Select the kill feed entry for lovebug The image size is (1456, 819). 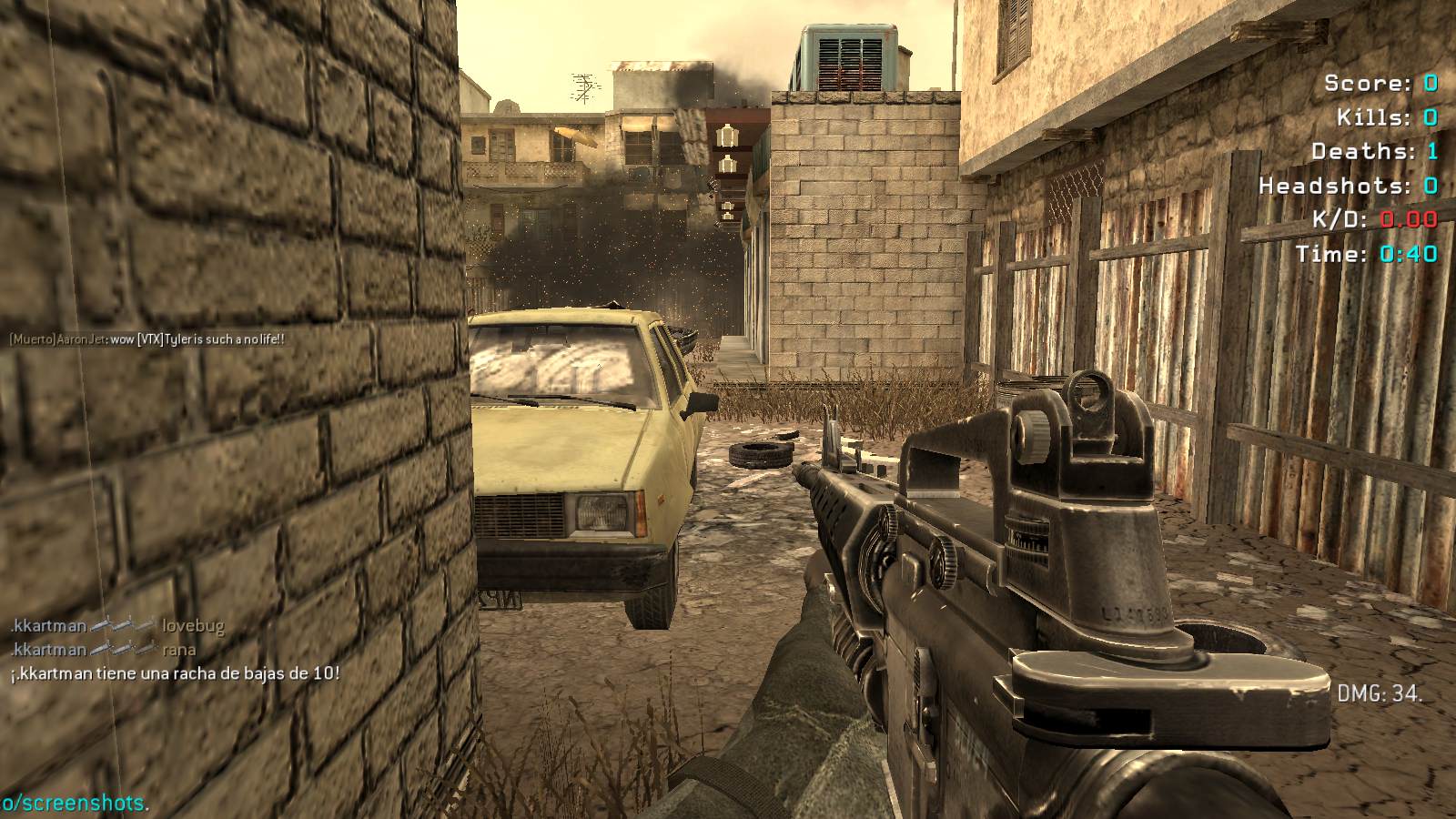tap(117, 626)
